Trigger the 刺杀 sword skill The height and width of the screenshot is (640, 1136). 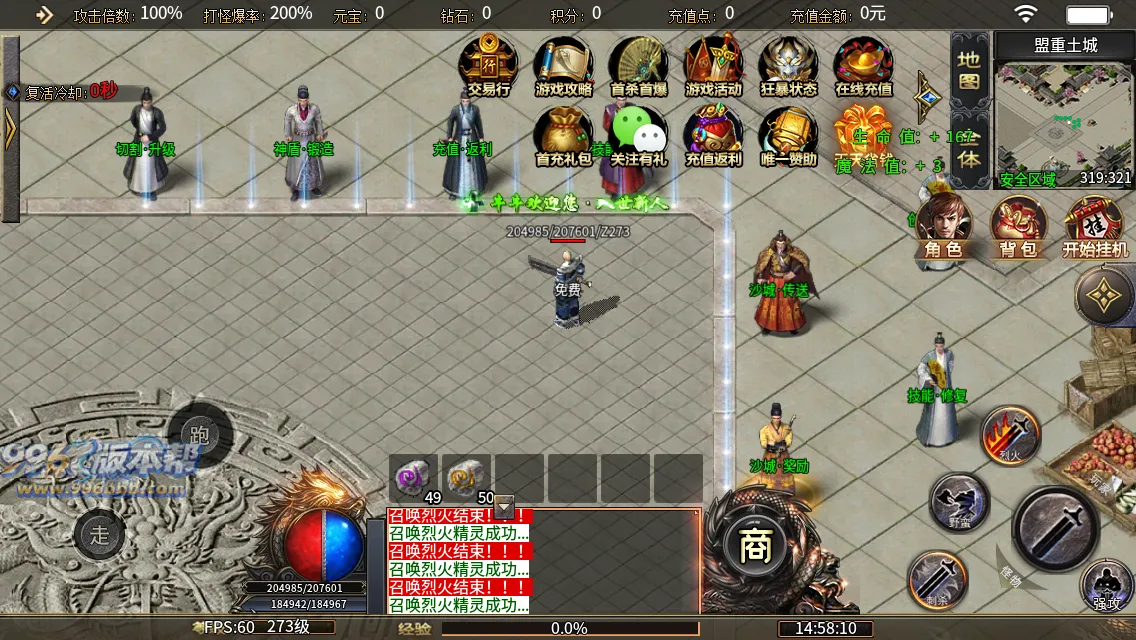[937, 580]
